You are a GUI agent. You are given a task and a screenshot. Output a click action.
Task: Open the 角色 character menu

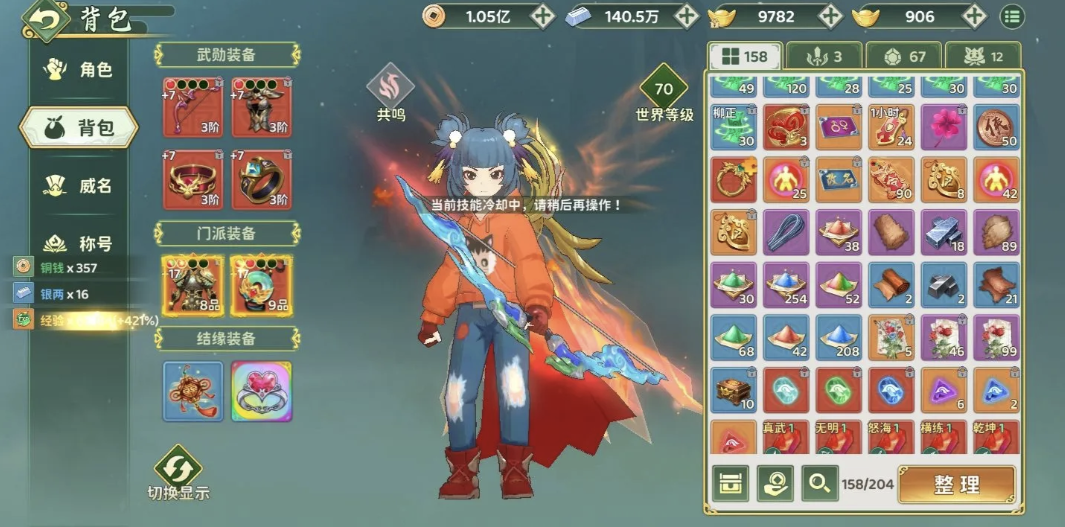pyautogui.click(x=82, y=70)
